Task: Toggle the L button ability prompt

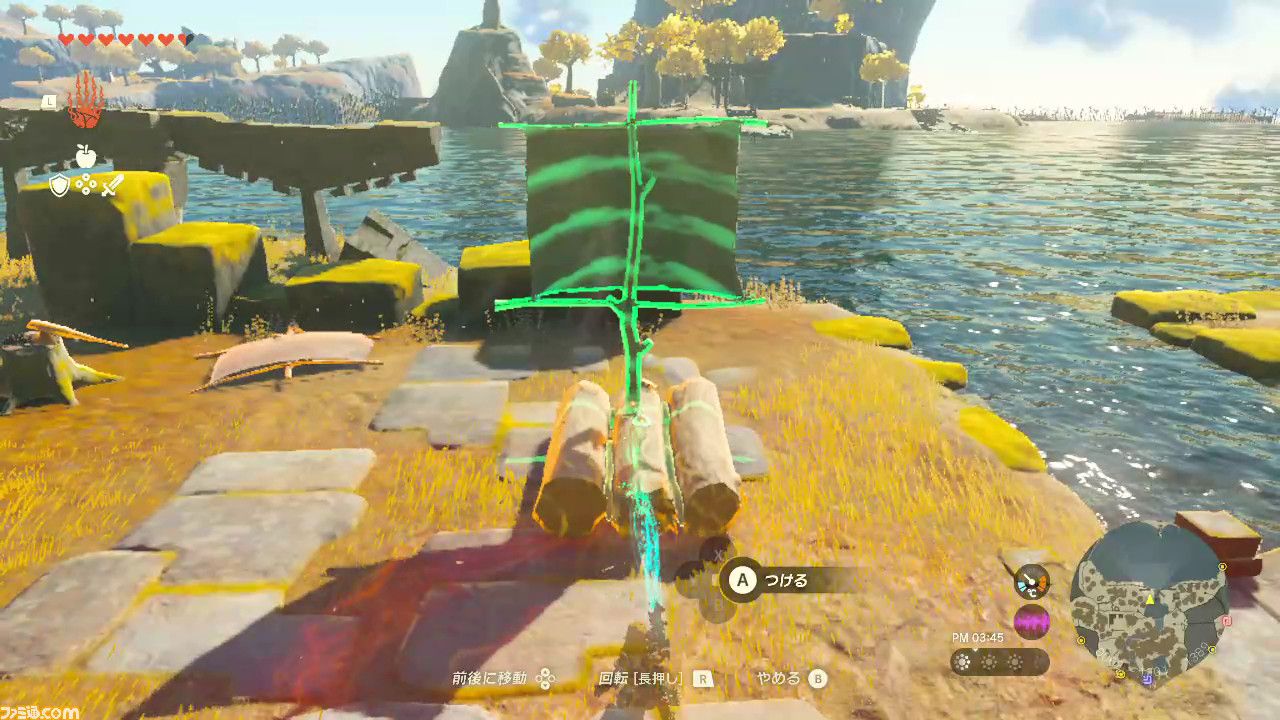Action: (x=48, y=100)
